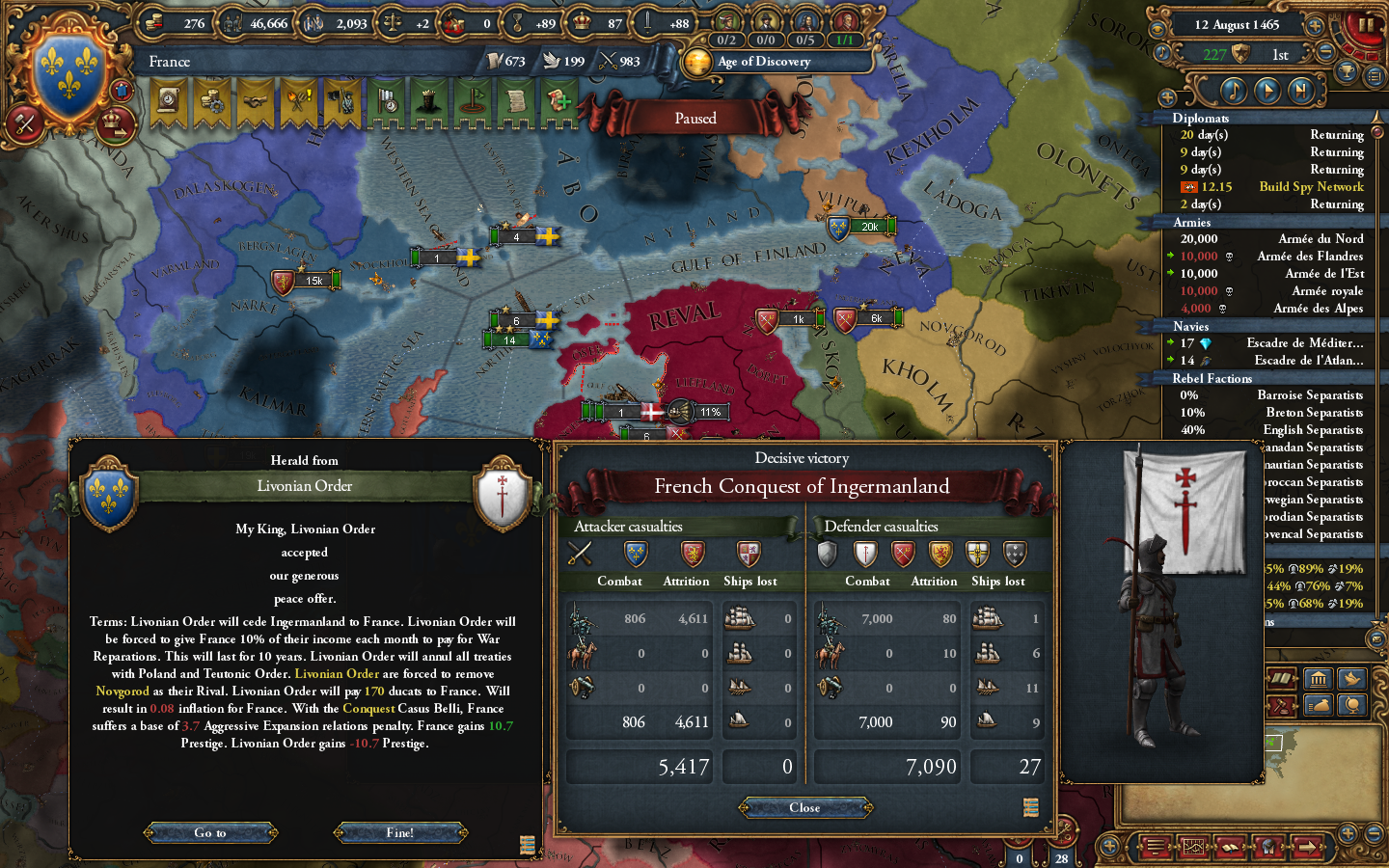Select the buildings icon in the province panel
The height and width of the screenshot is (868, 1389).
click(1319, 679)
